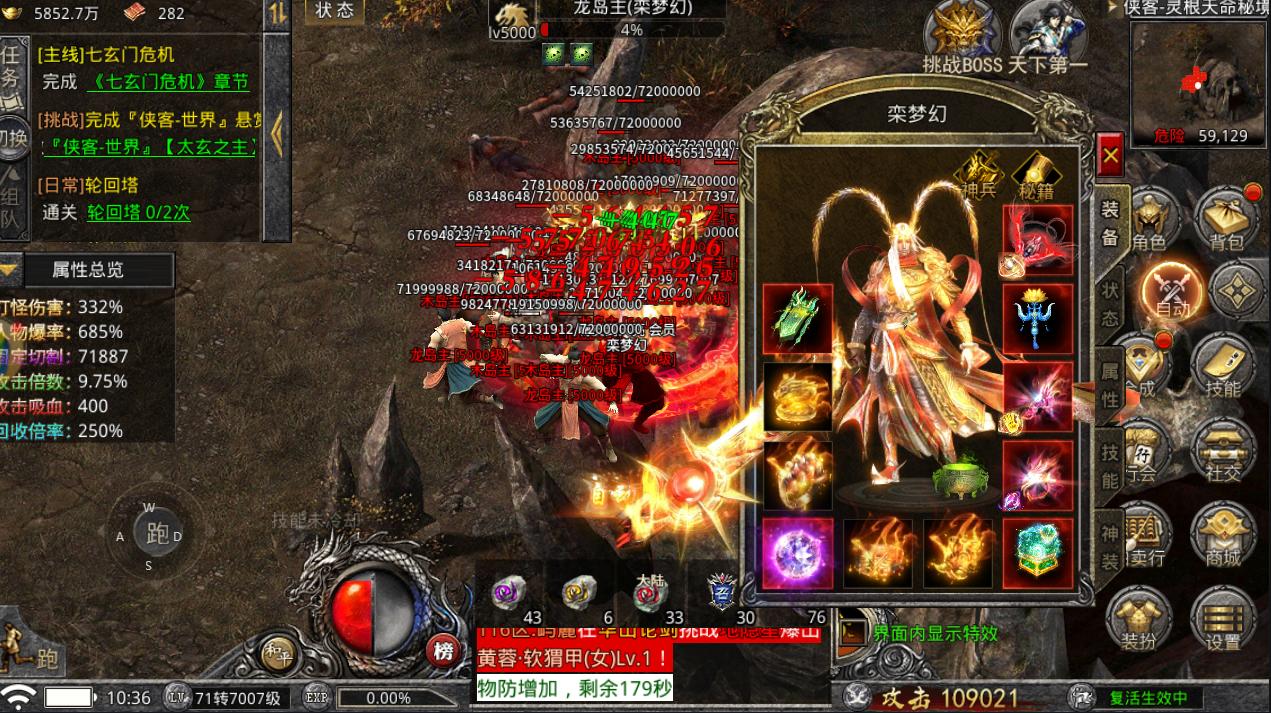Open the 商城 shop
This screenshot has height=713, width=1271.
tap(1223, 535)
